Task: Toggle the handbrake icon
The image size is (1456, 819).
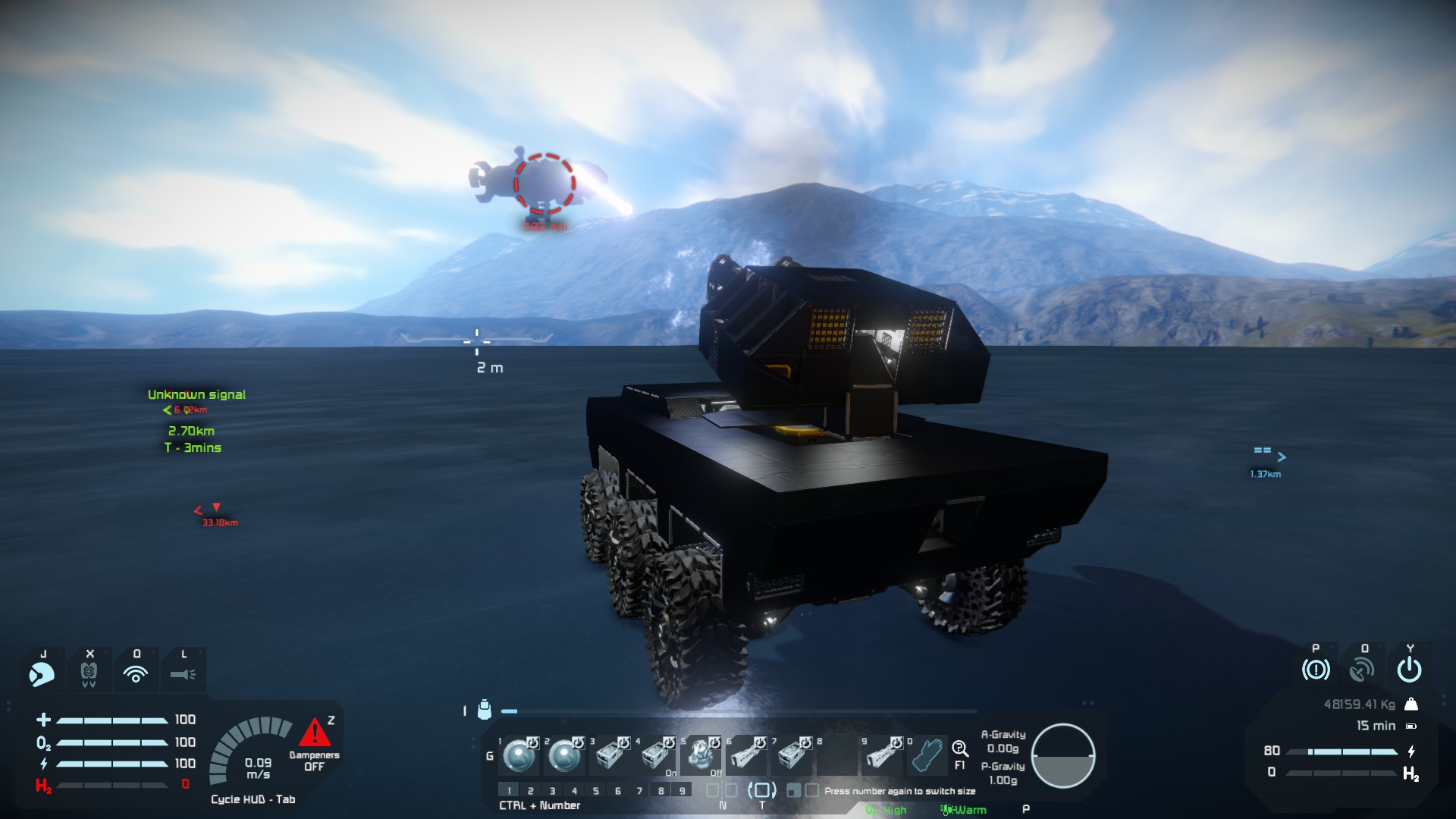Action: tap(1316, 670)
